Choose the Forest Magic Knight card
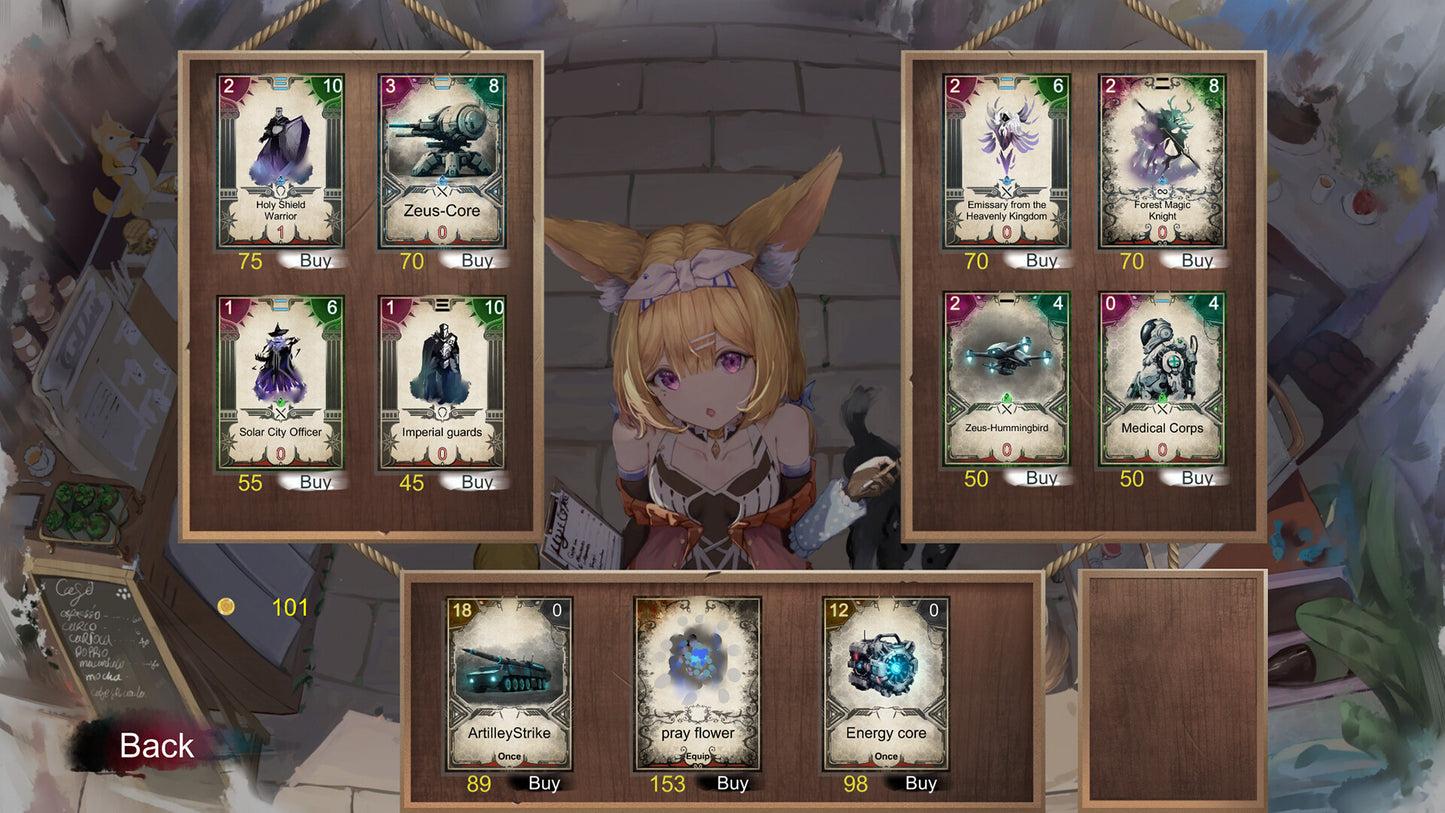Image resolution: width=1445 pixels, height=813 pixels. [x=1162, y=161]
